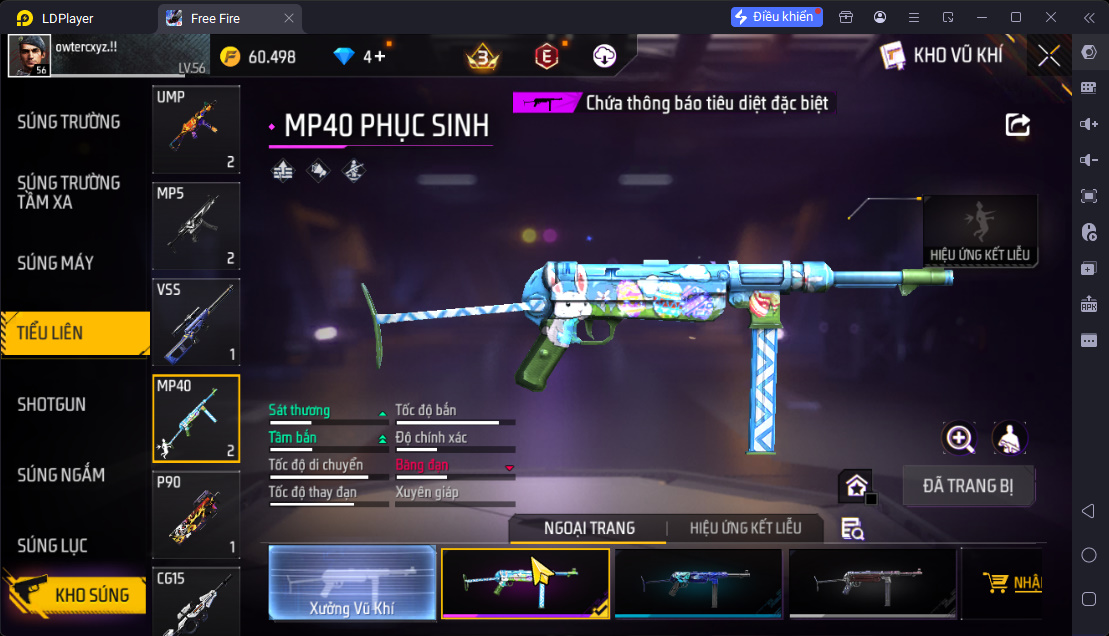Zoom in with the magnifier icon
Image resolution: width=1109 pixels, height=636 pixels.
coord(960,438)
